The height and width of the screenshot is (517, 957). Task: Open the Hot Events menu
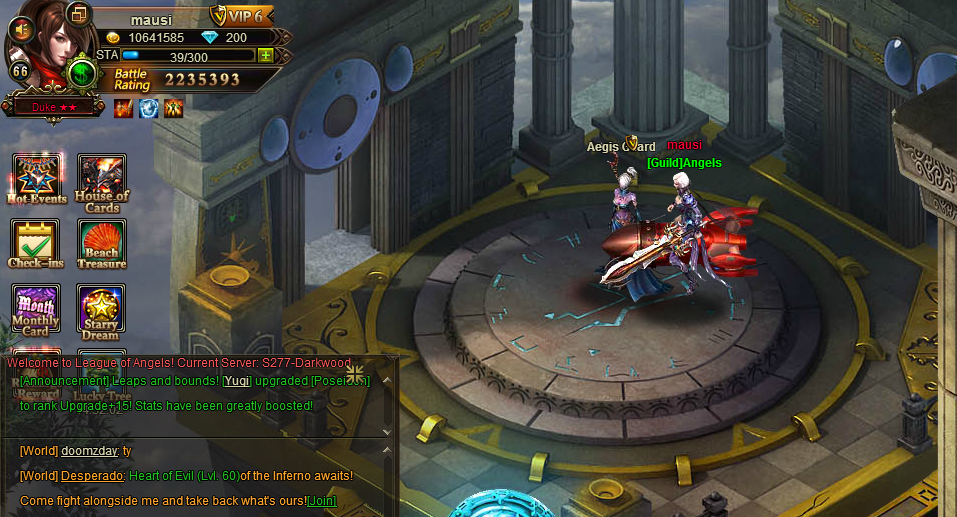[36, 177]
